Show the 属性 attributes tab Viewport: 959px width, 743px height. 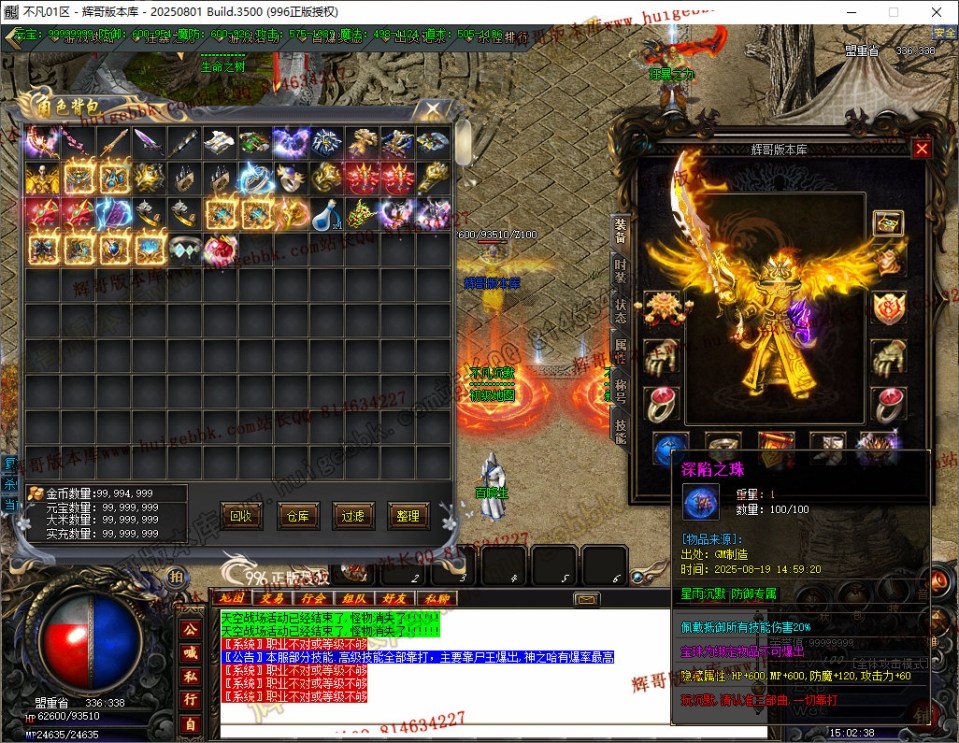coord(620,349)
